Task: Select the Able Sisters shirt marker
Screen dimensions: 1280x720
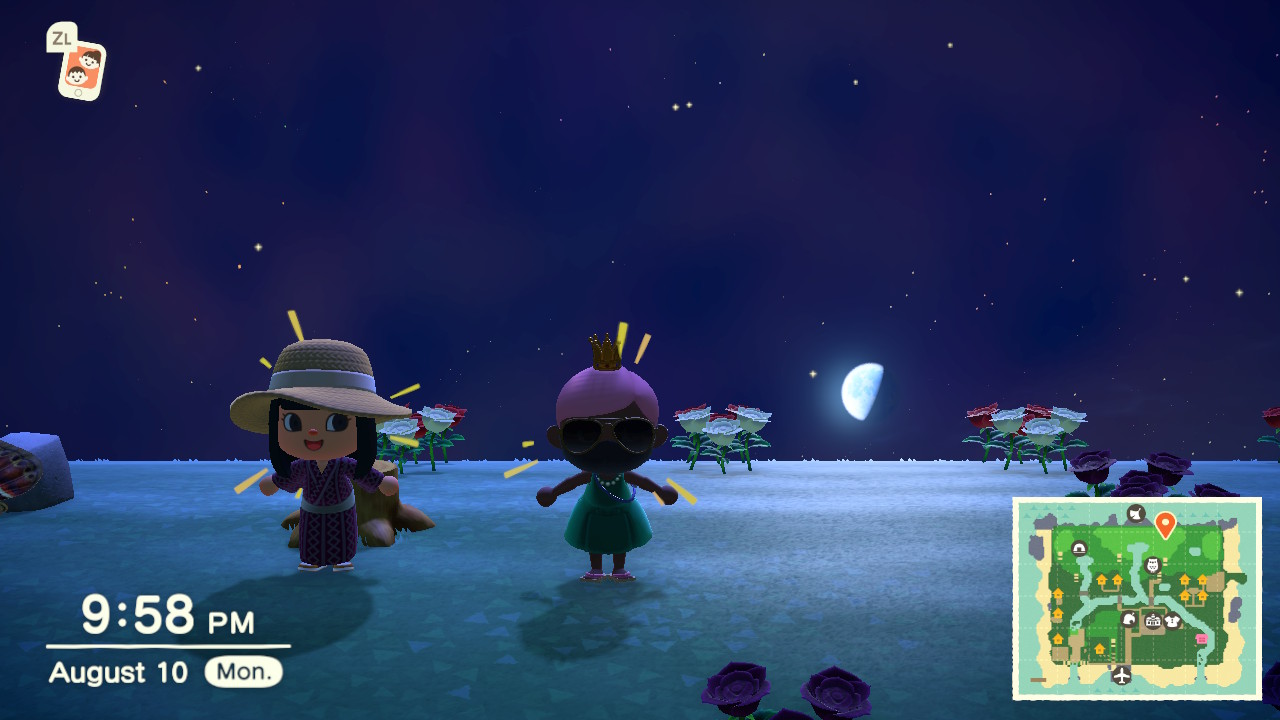Action: click(x=1173, y=621)
